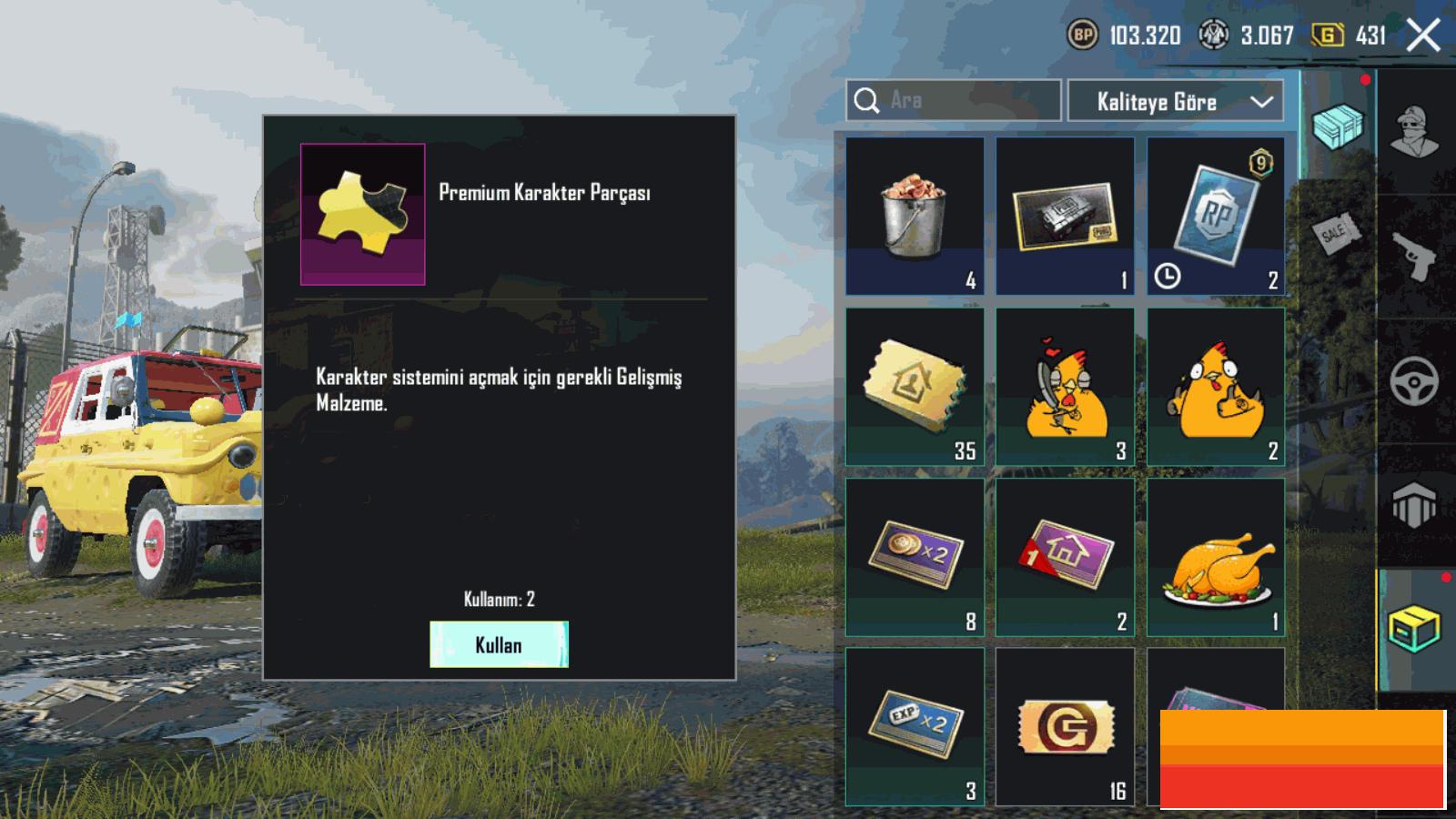Open the teal supply crate tab

coord(1338,126)
